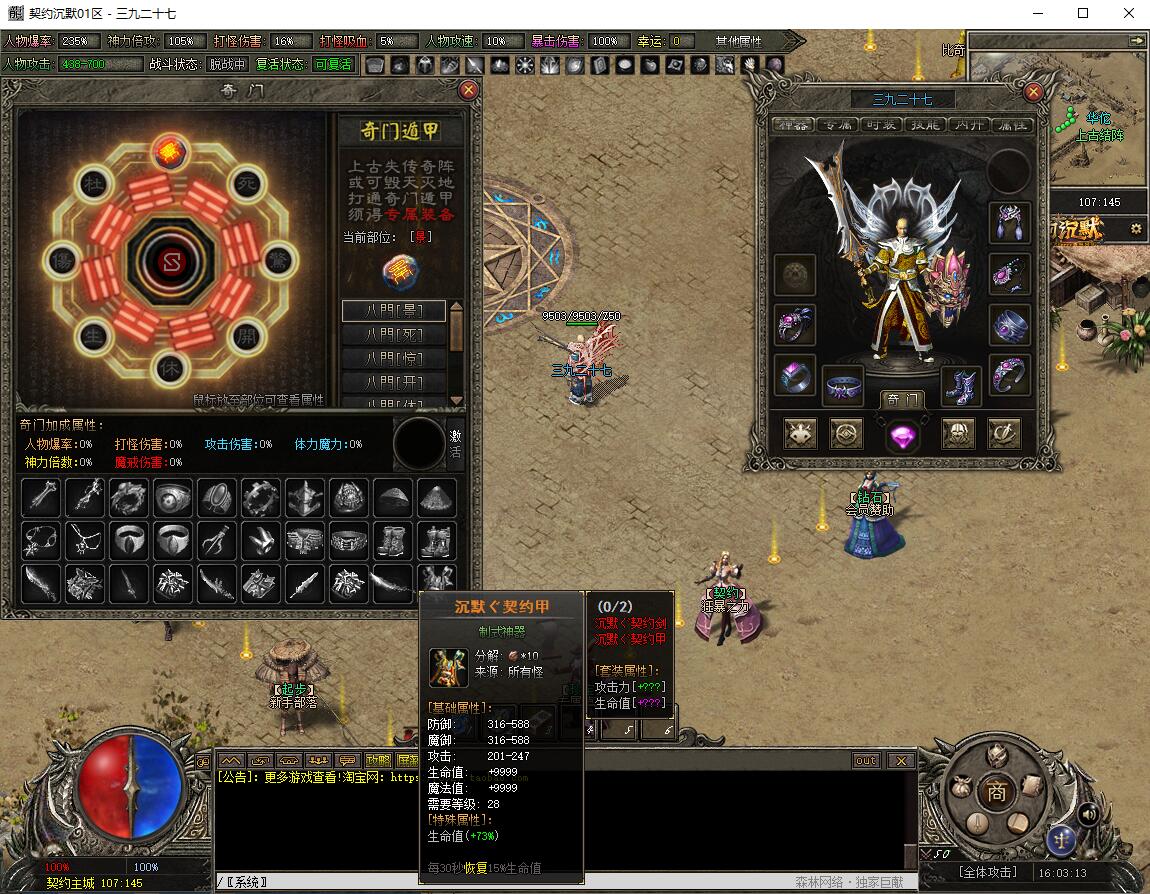Maximize the game window

1083,14
